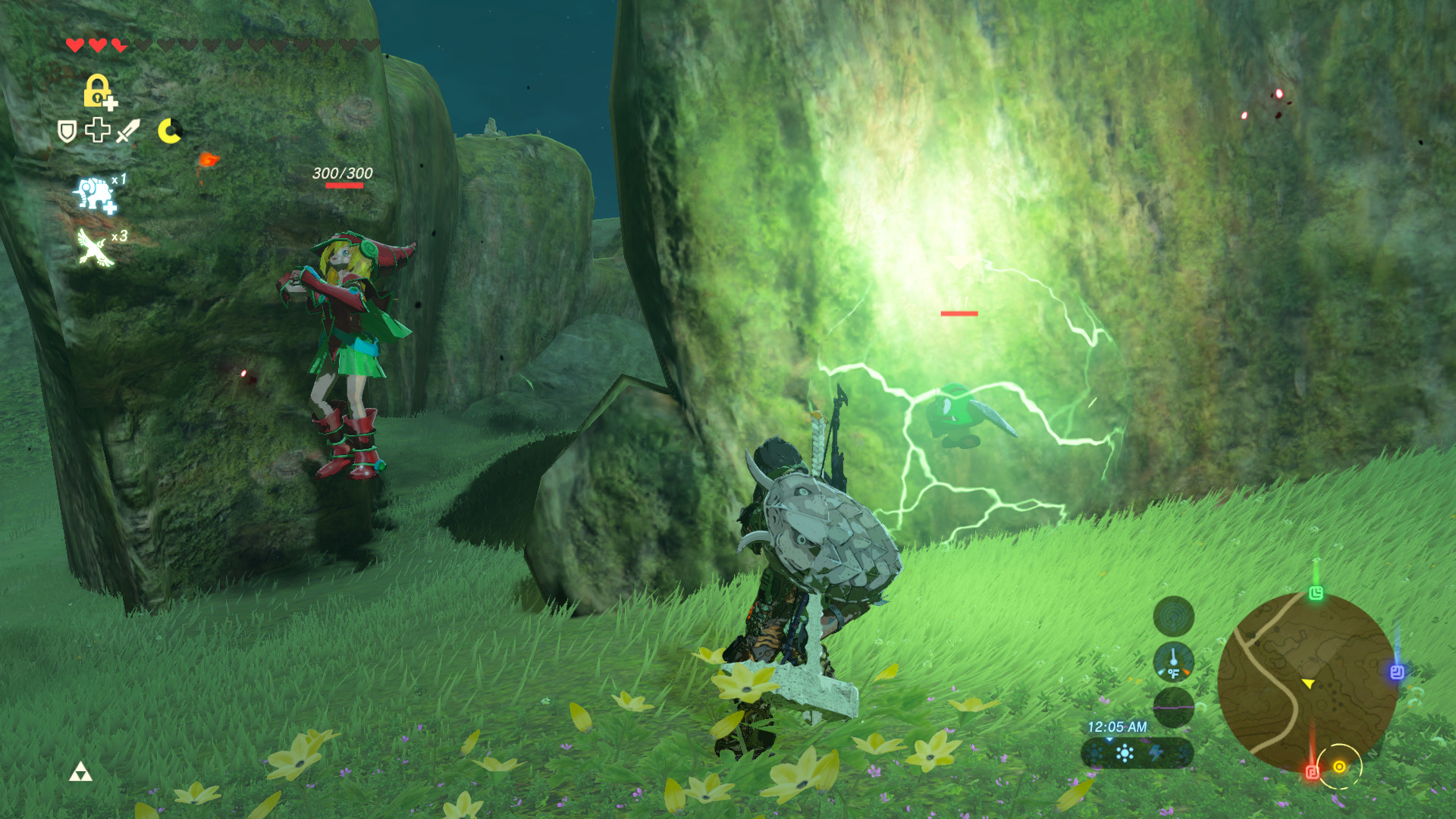Click the small Triforce icon
Viewport: 1456px width, 819px height.
coord(80,773)
